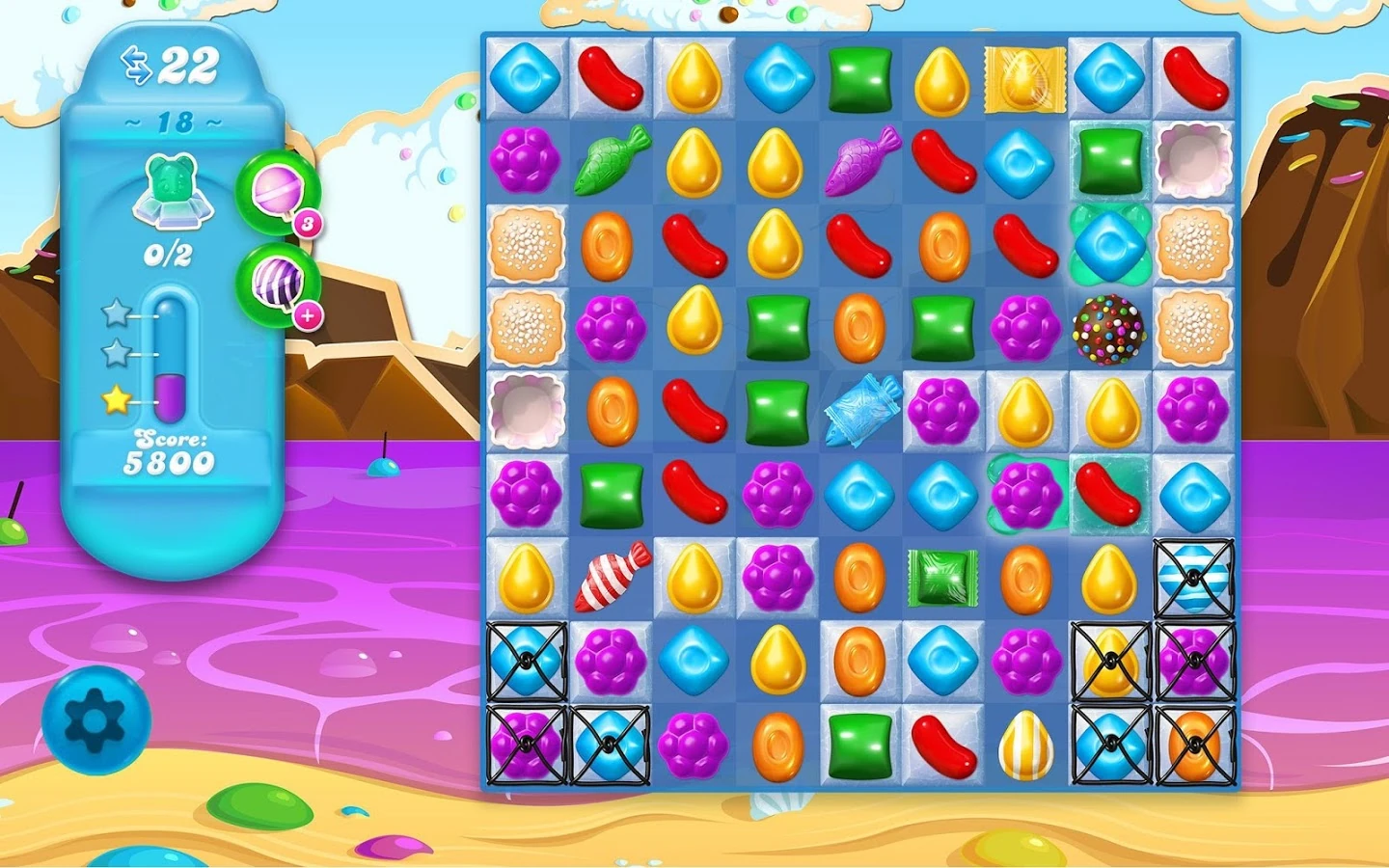The image size is (1389, 868).
Task: Tap the yellow star on the progress meter
Action: [x=118, y=396]
